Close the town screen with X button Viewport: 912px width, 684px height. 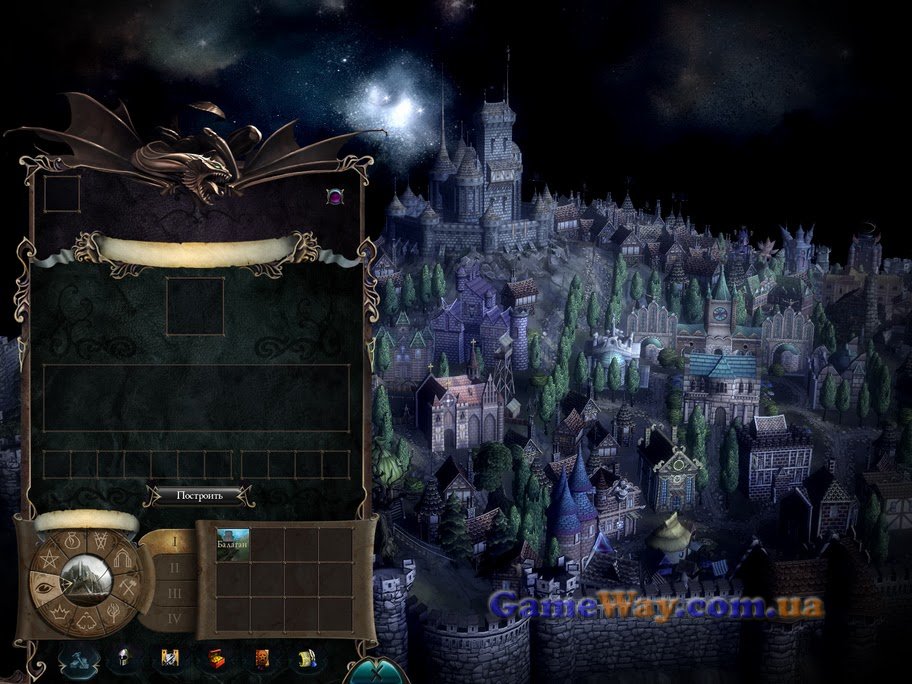[376, 668]
